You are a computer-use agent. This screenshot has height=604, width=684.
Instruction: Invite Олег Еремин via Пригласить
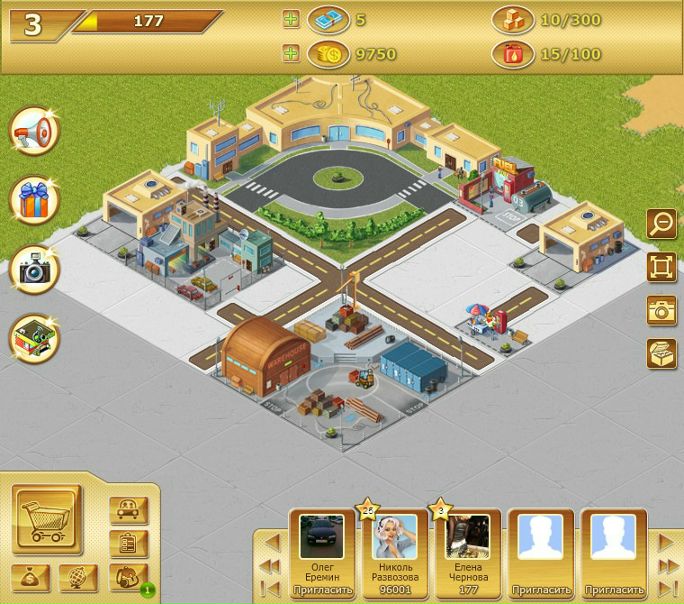coord(322,590)
